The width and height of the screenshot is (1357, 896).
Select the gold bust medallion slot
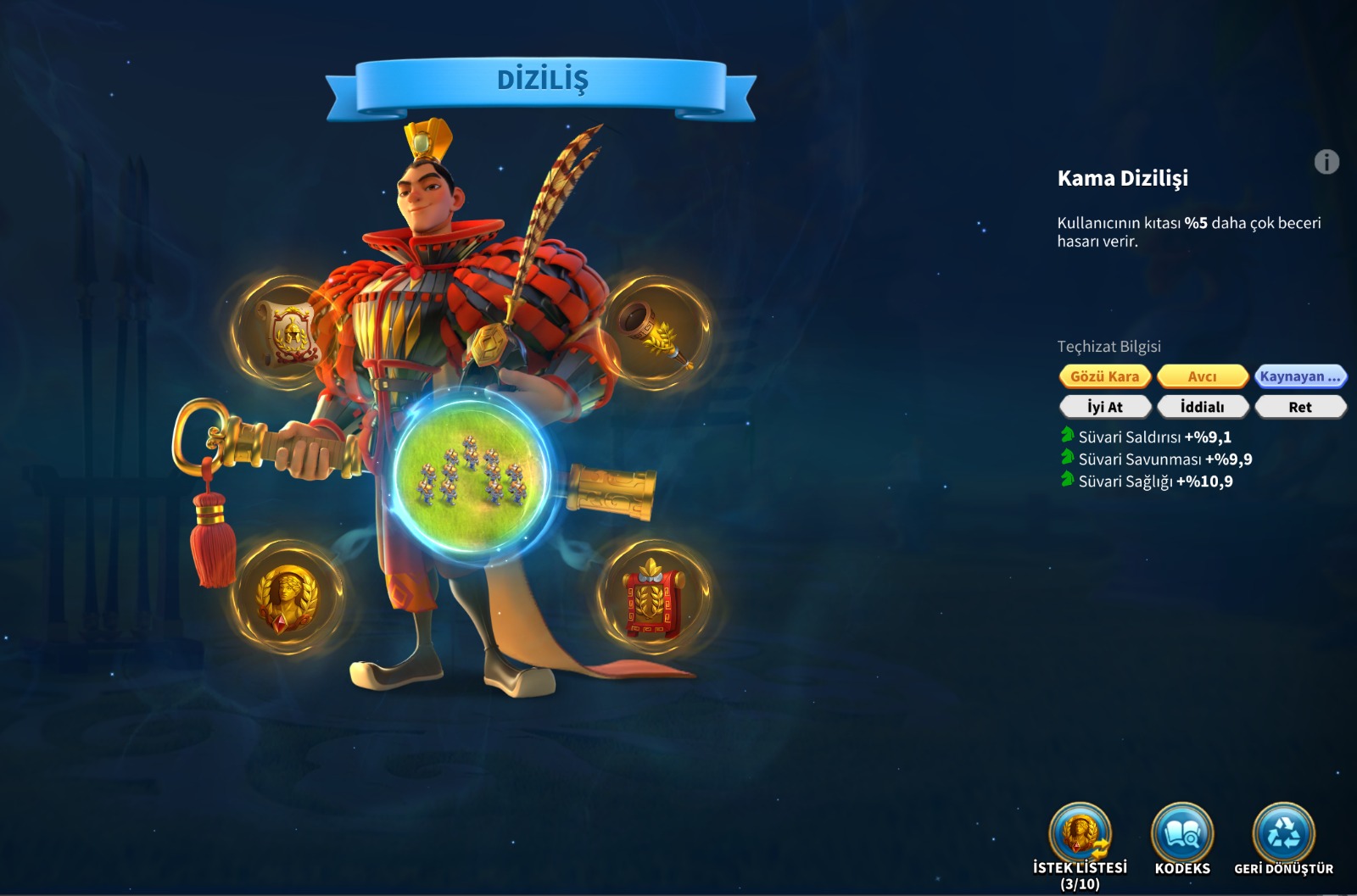(288, 598)
